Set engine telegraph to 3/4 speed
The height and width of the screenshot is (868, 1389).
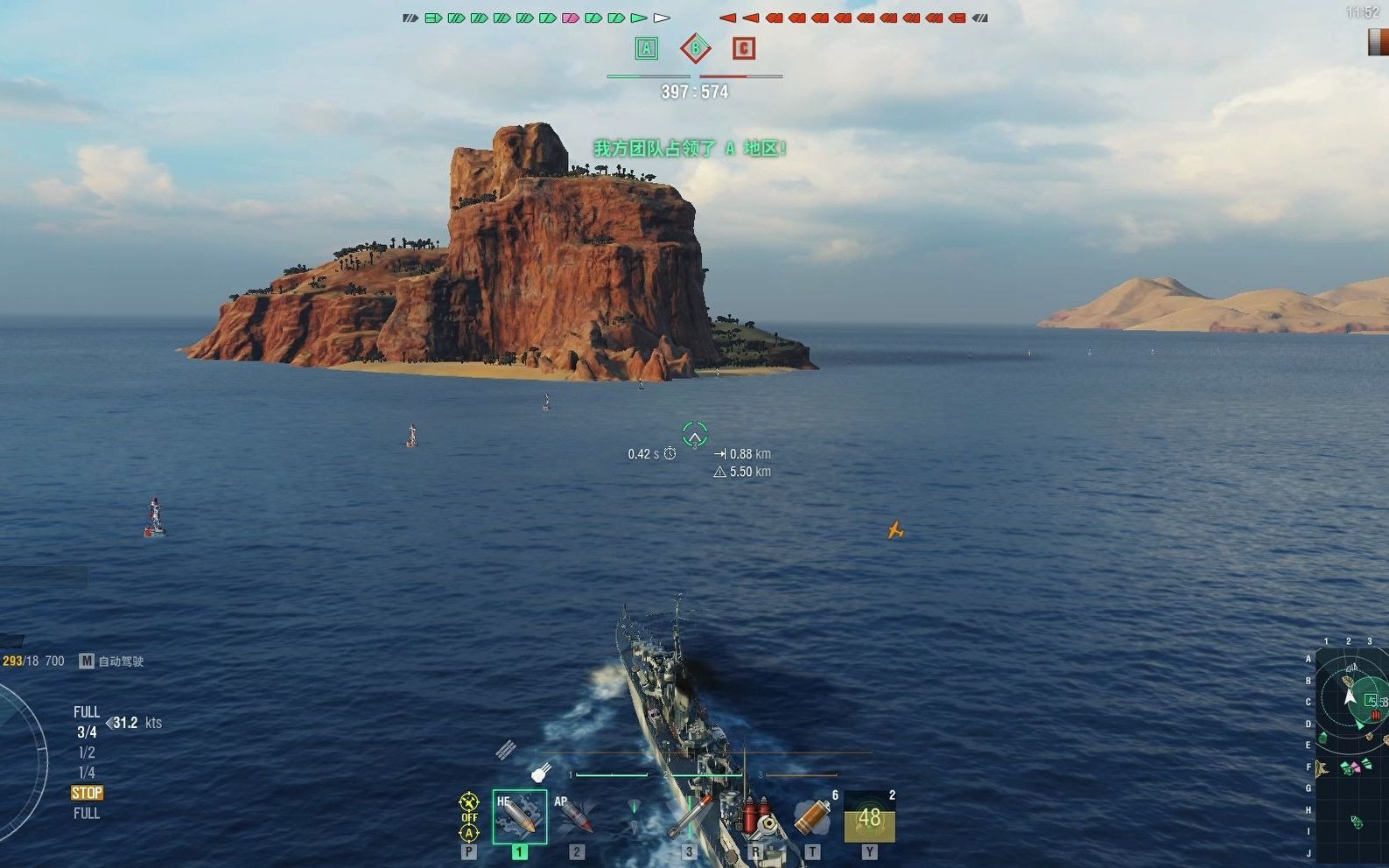(x=87, y=732)
